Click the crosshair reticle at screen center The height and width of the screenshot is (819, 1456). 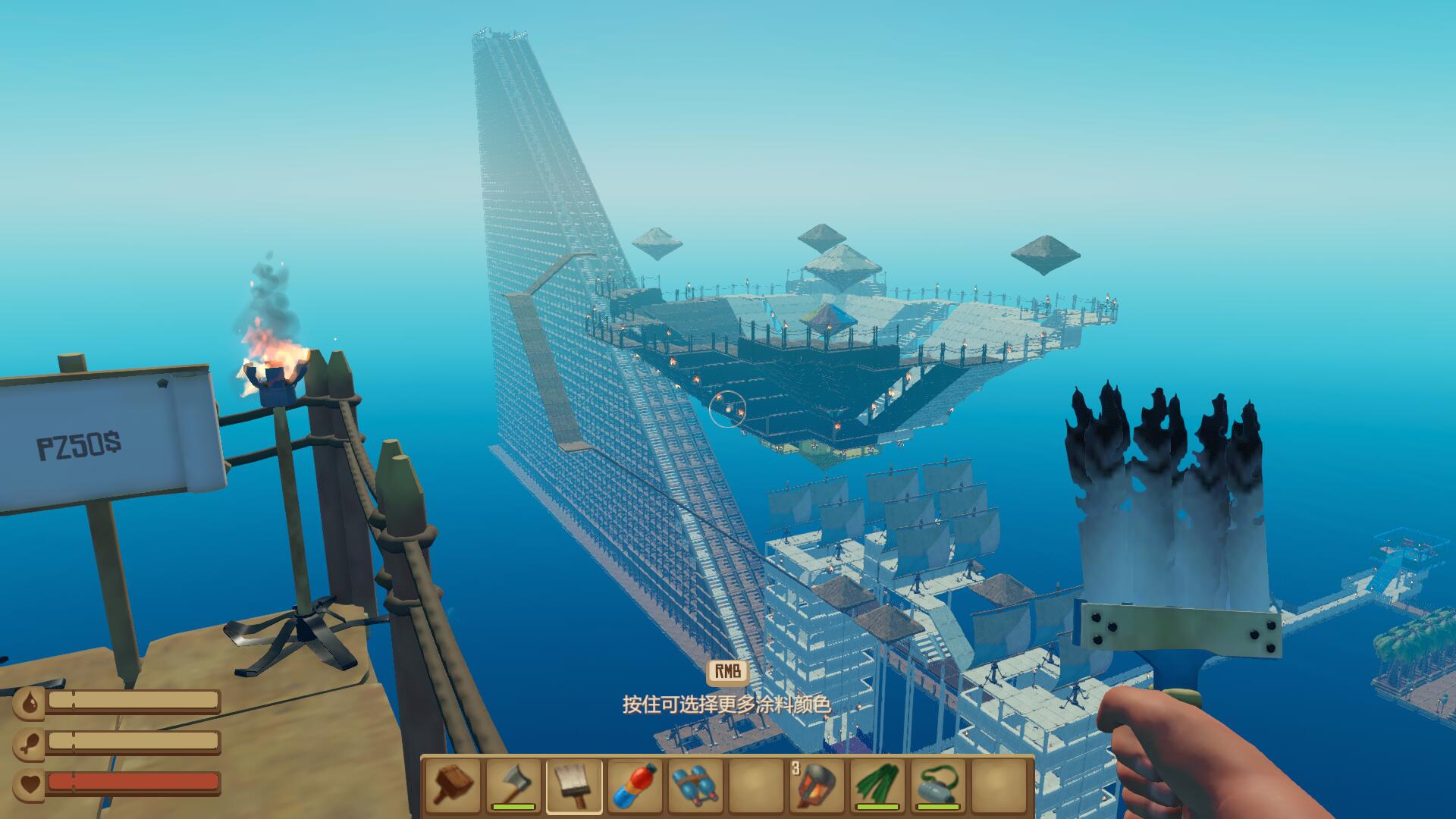point(728,409)
